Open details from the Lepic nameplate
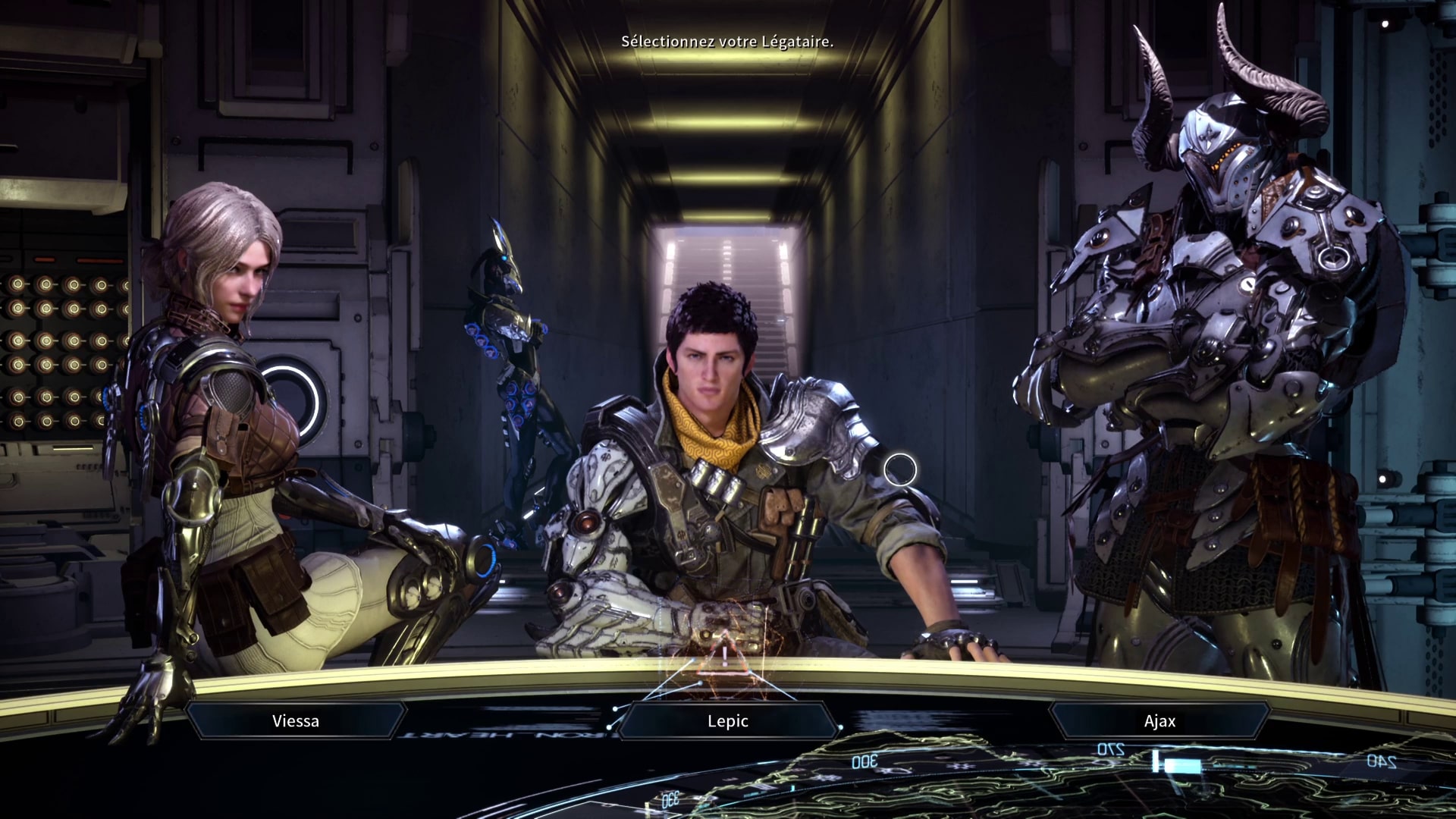This screenshot has width=1456, height=819. [726, 721]
